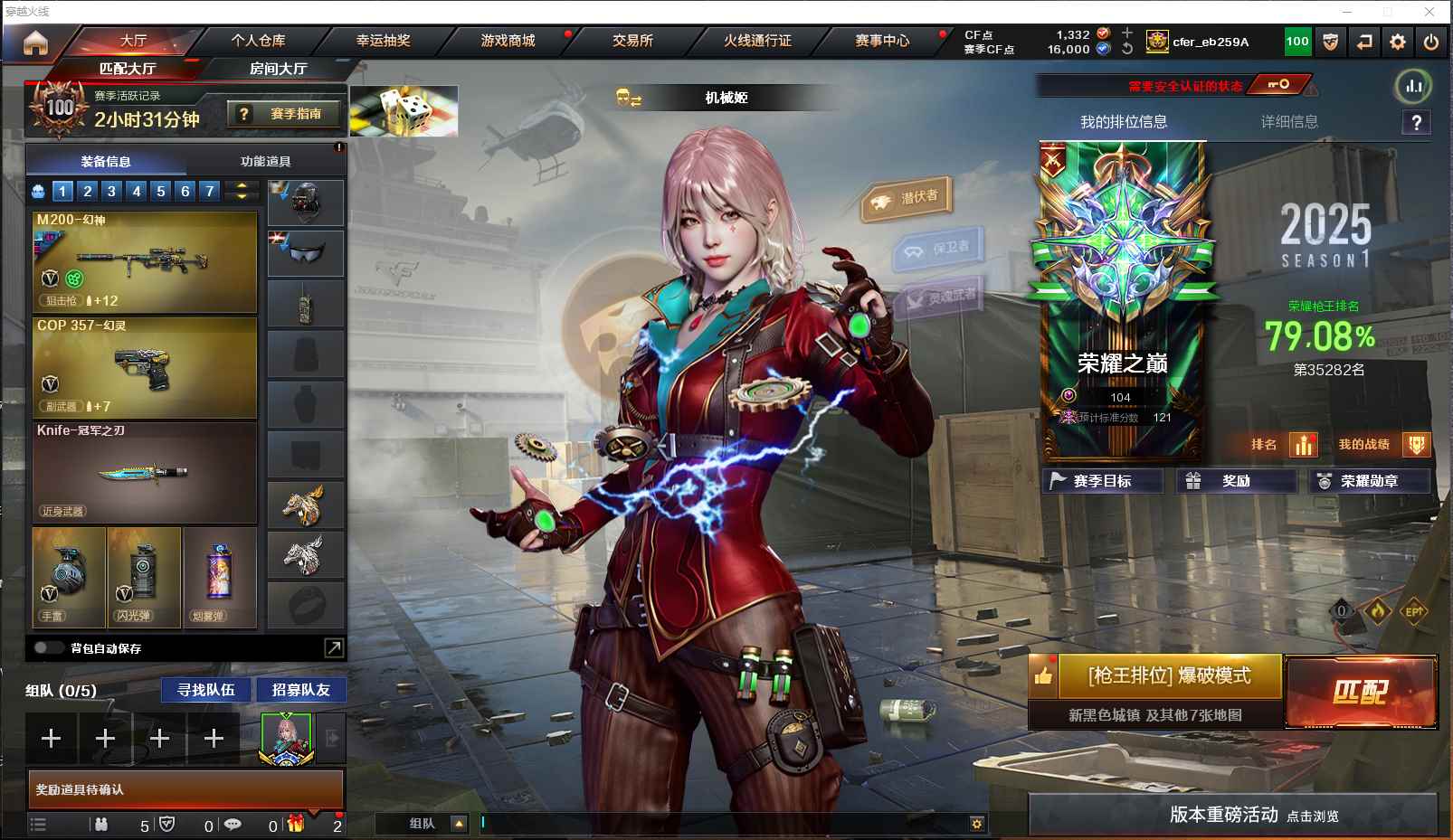Click the 寻找队伍 button
The height and width of the screenshot is (840, 1453).
pyautogui.click(x=206, y=690)
